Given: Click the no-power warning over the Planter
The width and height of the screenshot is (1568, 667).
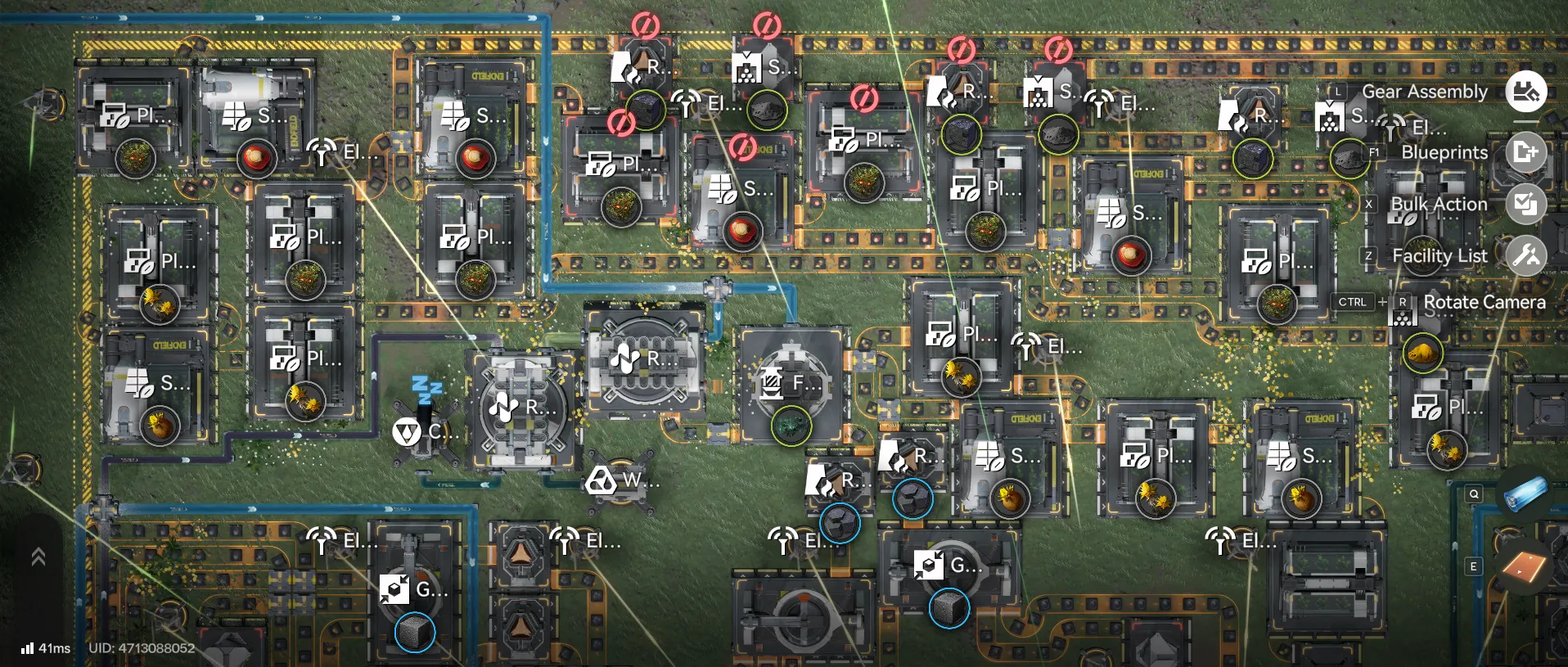Looking at the screenshot, I should click(620, 123).
